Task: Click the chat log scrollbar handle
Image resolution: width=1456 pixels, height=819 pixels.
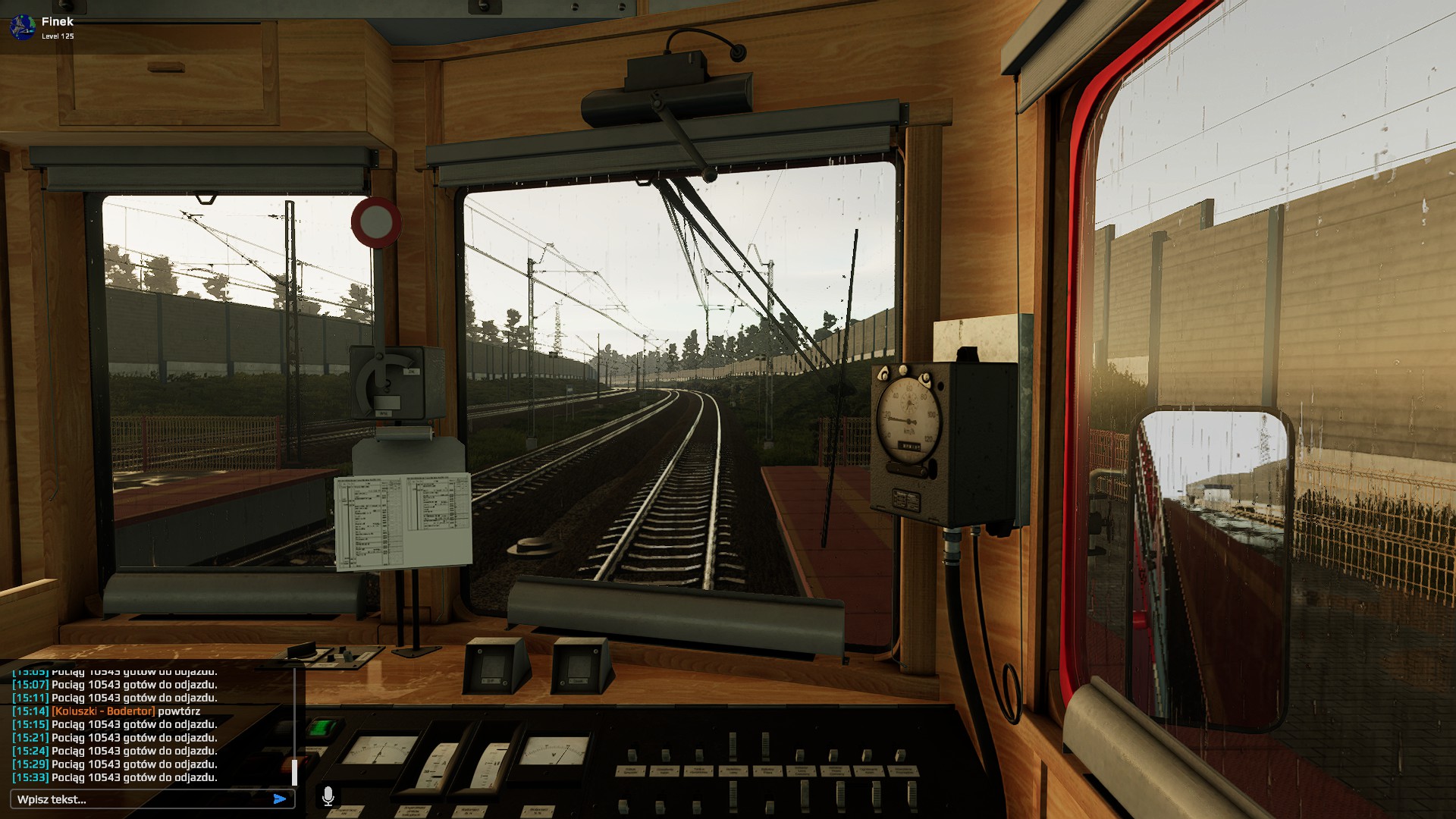Action: (294, 773)
